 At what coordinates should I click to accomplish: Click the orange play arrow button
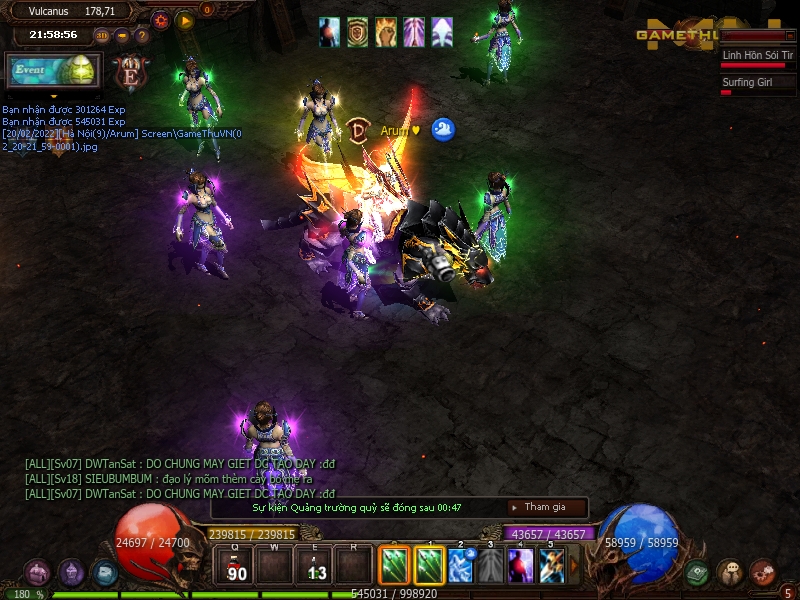coord(185,19)
